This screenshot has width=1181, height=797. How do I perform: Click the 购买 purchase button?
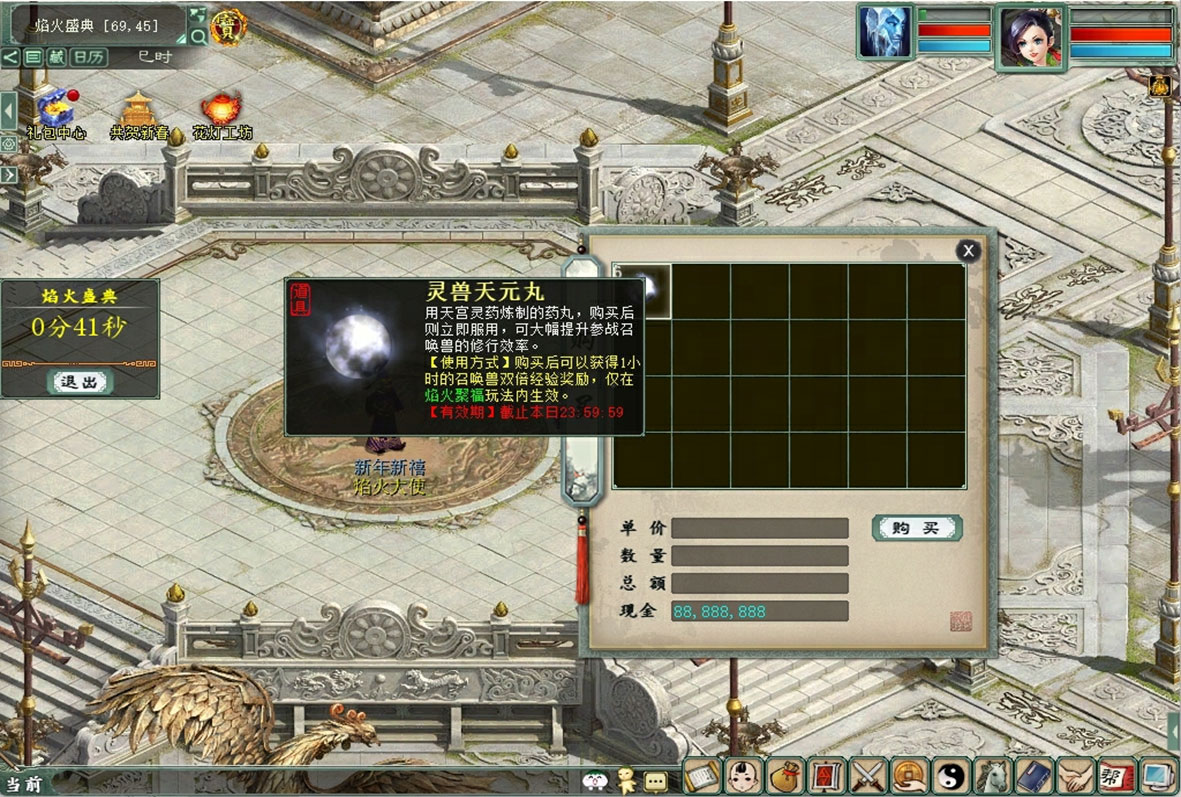coord(916,528)
